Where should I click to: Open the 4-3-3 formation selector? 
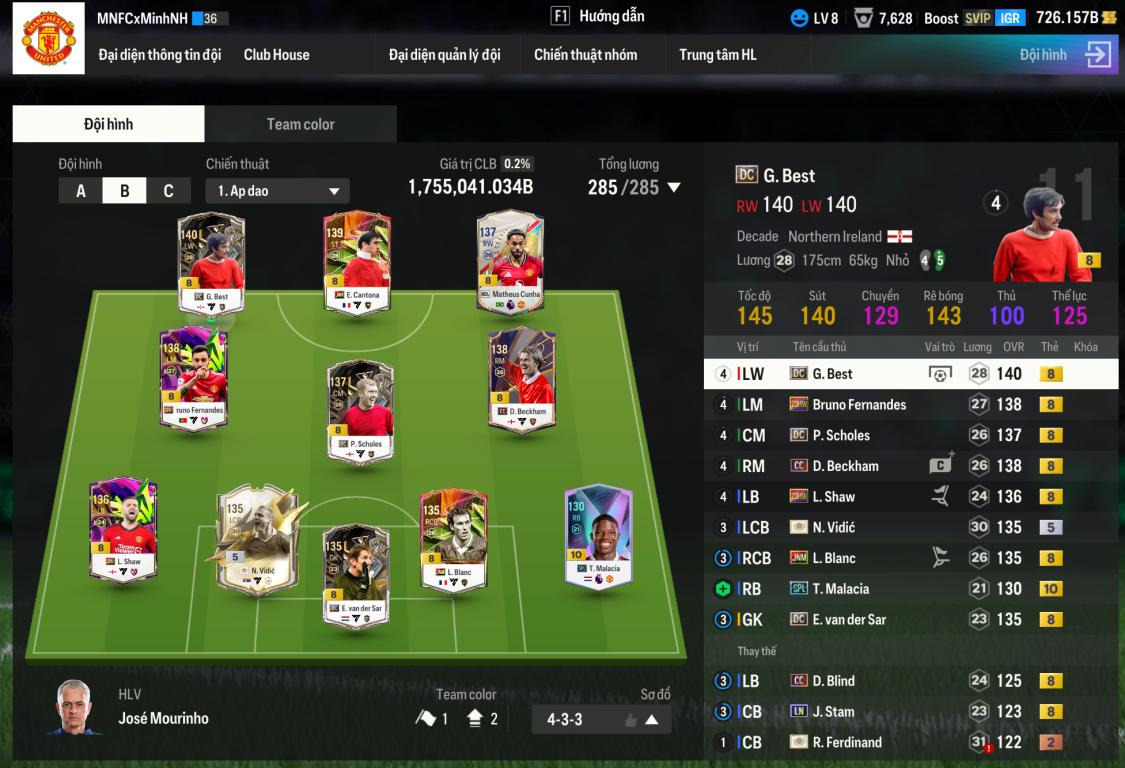pos(603,719)
